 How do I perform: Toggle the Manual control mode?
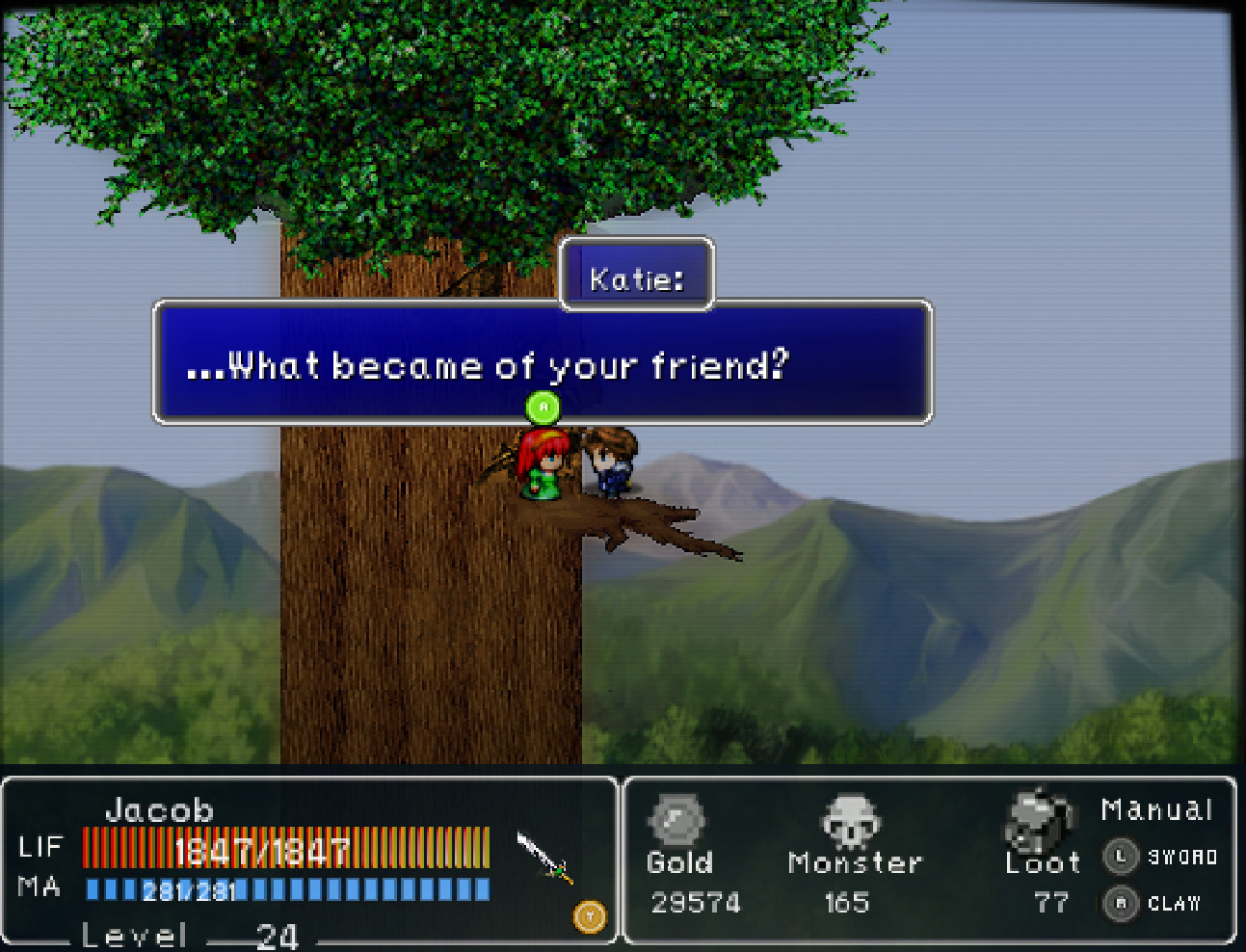click(x=1156, y=808)
